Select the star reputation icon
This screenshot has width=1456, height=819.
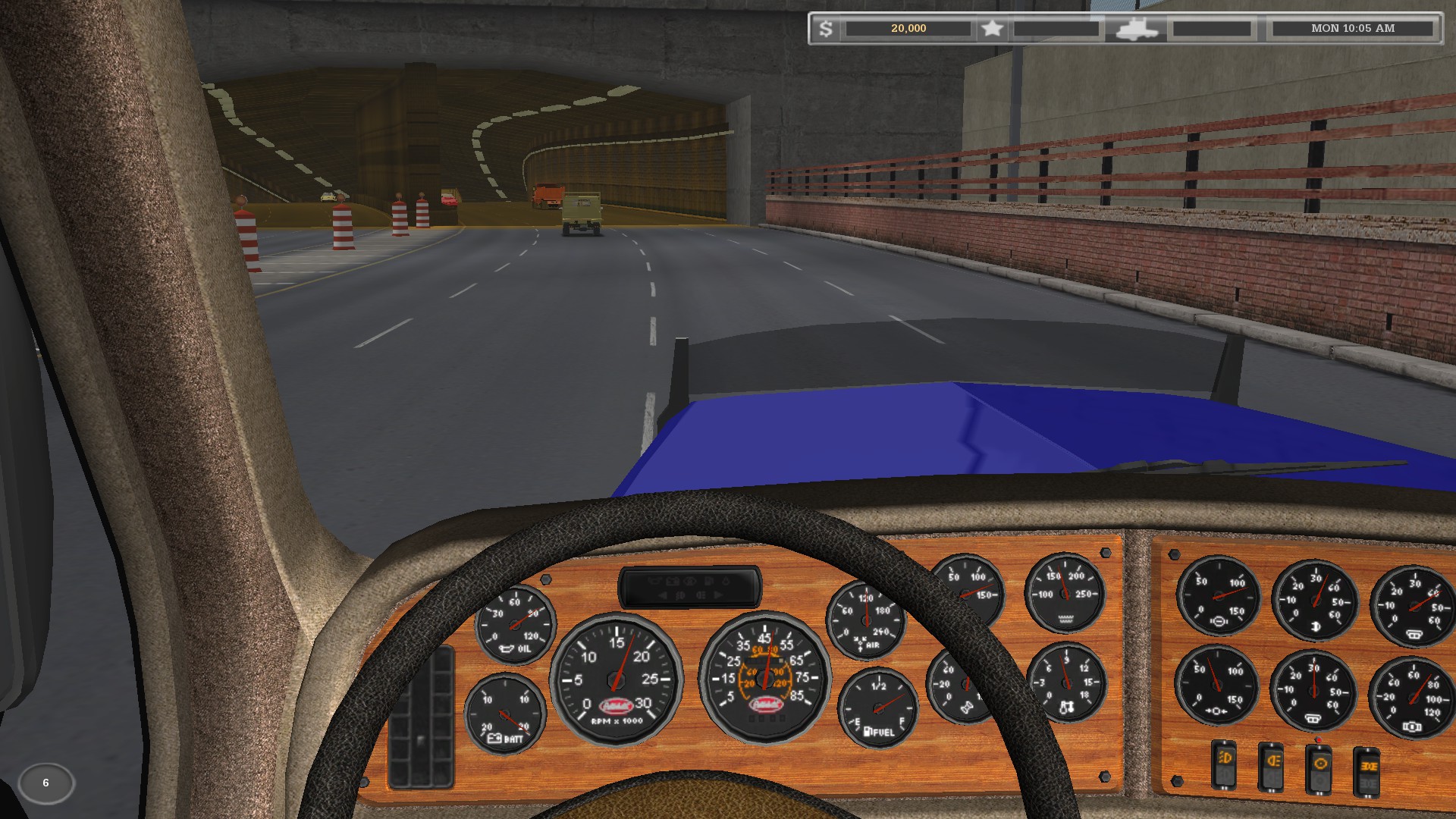coord(992,29)
